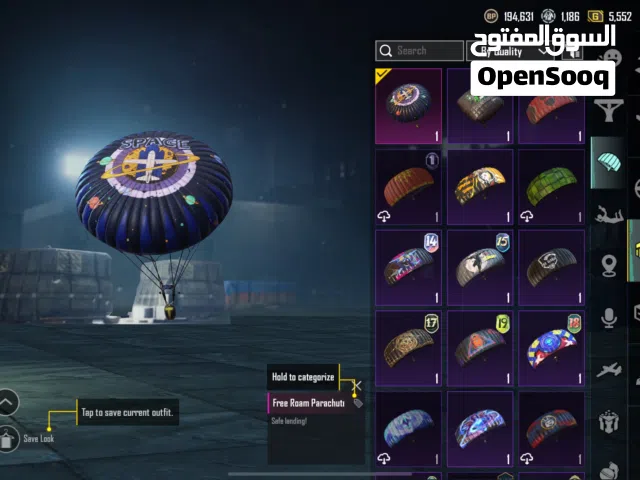Select the equipped Space parachute slot

(408, 106)
